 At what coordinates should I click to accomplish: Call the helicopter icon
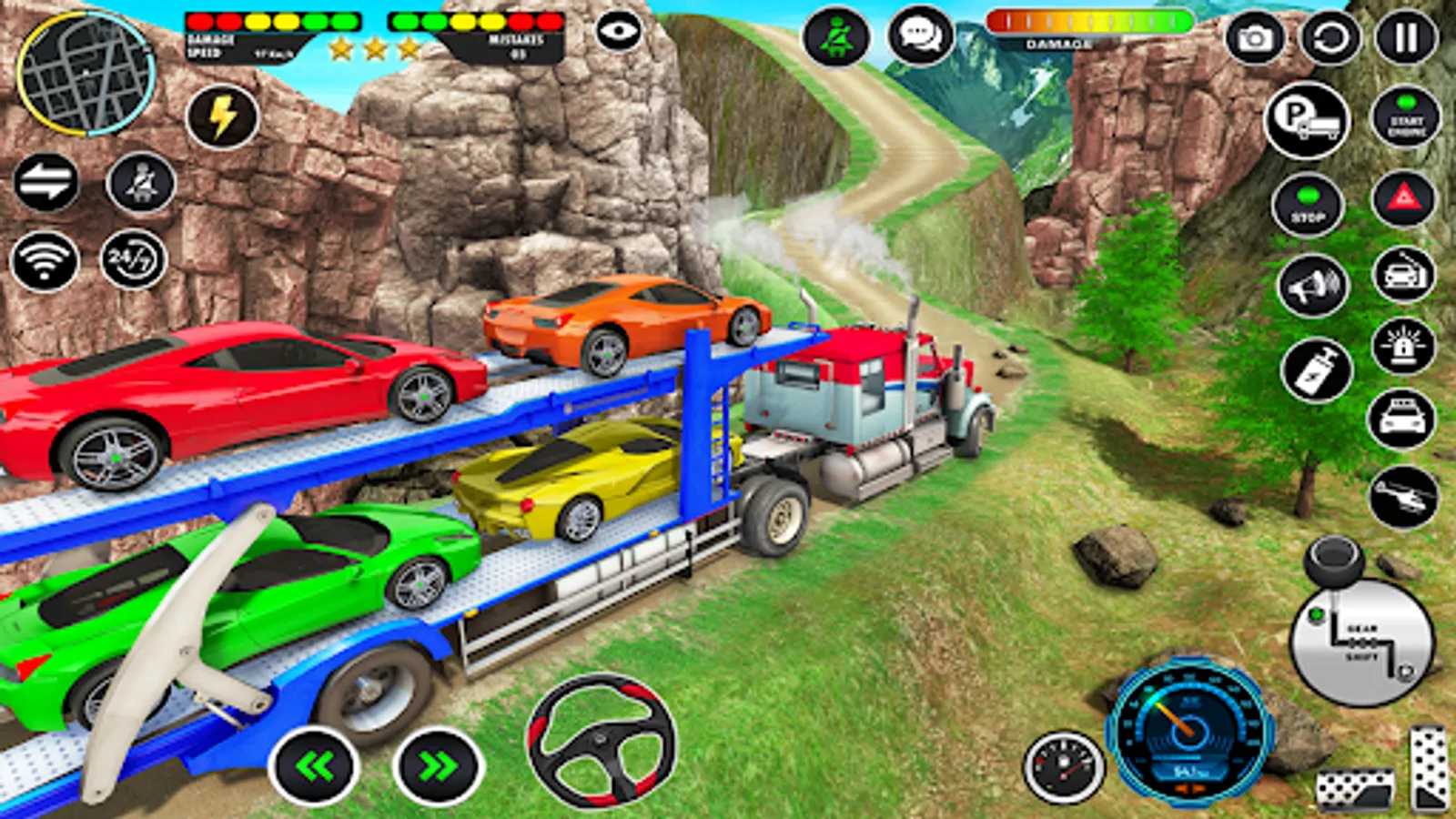point(1402,497)
